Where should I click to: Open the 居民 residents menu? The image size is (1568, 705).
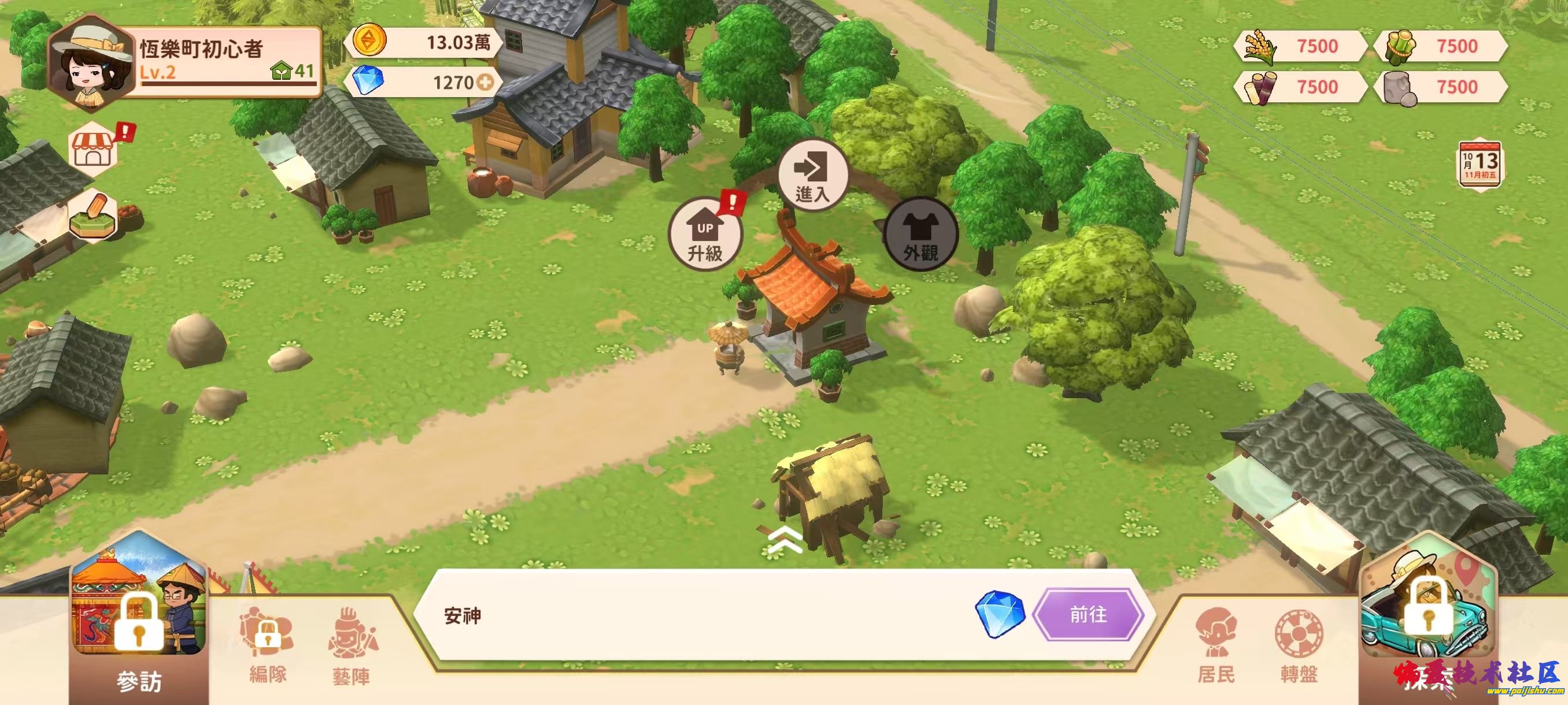pyautogui.click(x=1215, y=645)
